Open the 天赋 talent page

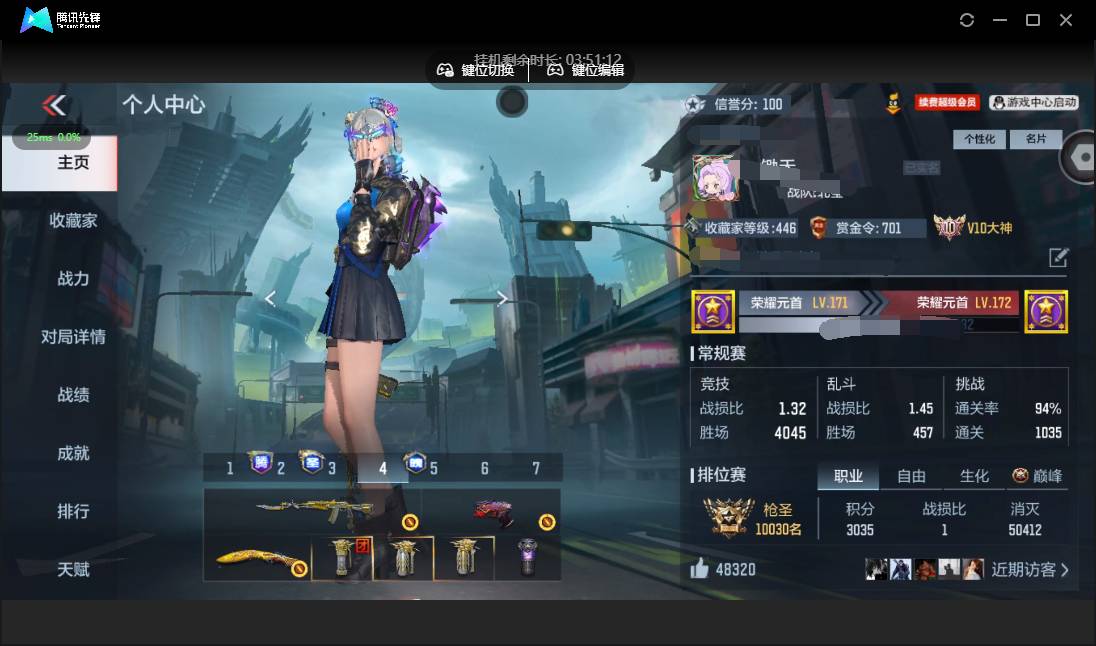(73, 569)
